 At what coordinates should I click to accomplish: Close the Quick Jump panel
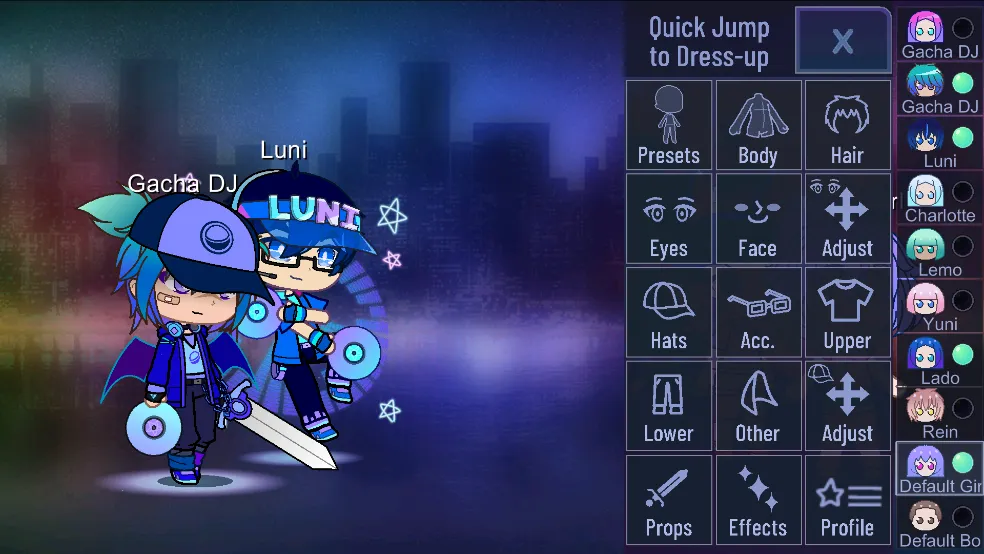click(x=842, y=41)
